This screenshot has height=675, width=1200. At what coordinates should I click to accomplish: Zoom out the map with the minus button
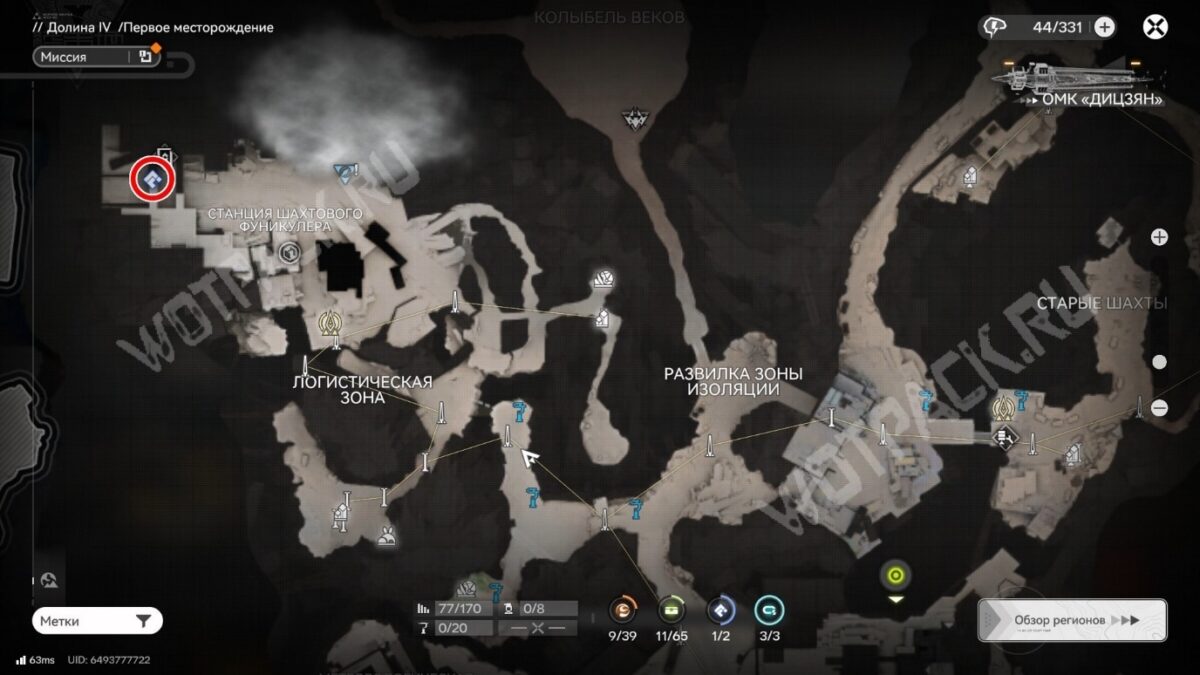pos(1159,407)
